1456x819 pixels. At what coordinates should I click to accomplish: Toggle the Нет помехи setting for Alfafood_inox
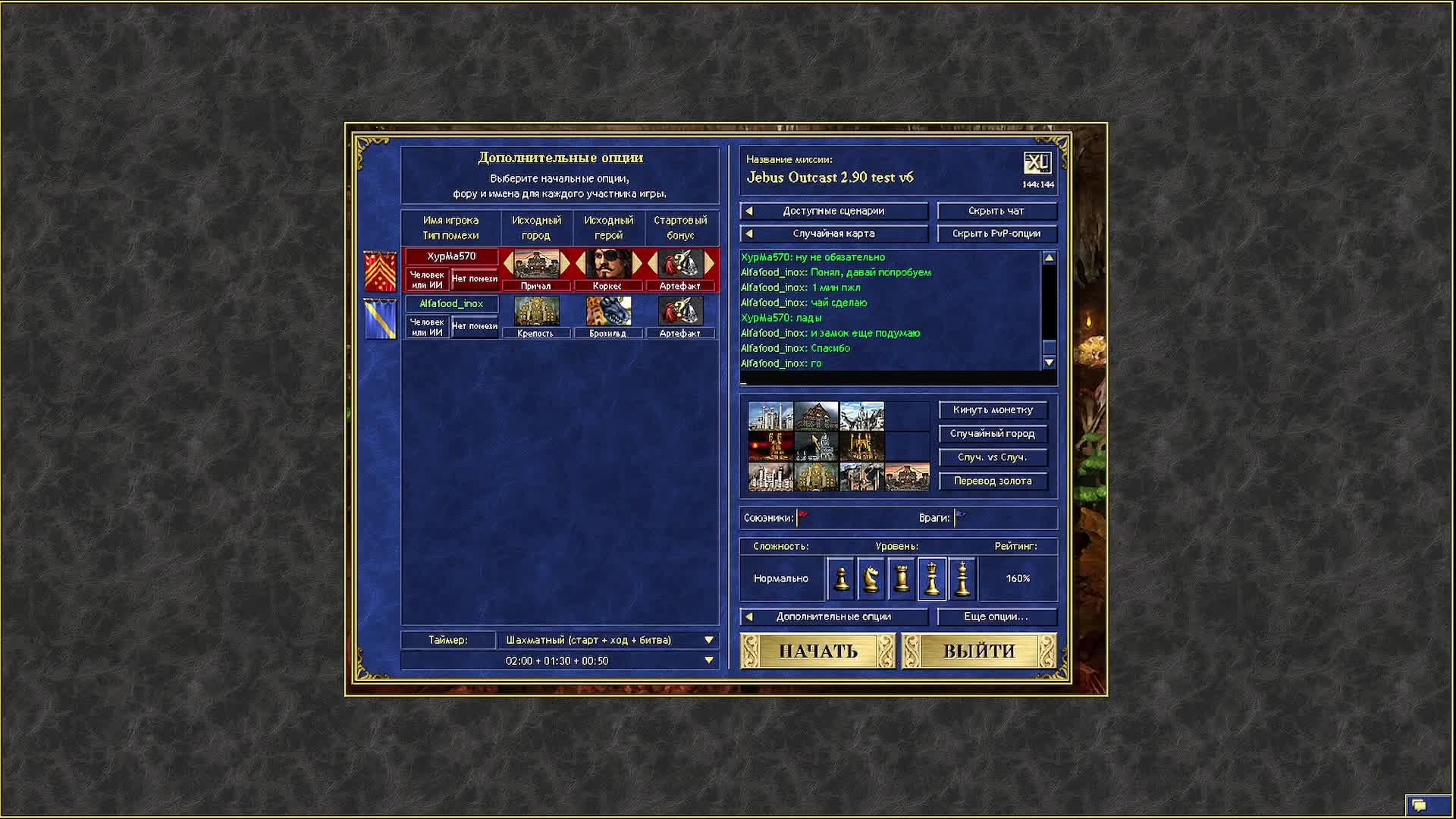[474, 325]
